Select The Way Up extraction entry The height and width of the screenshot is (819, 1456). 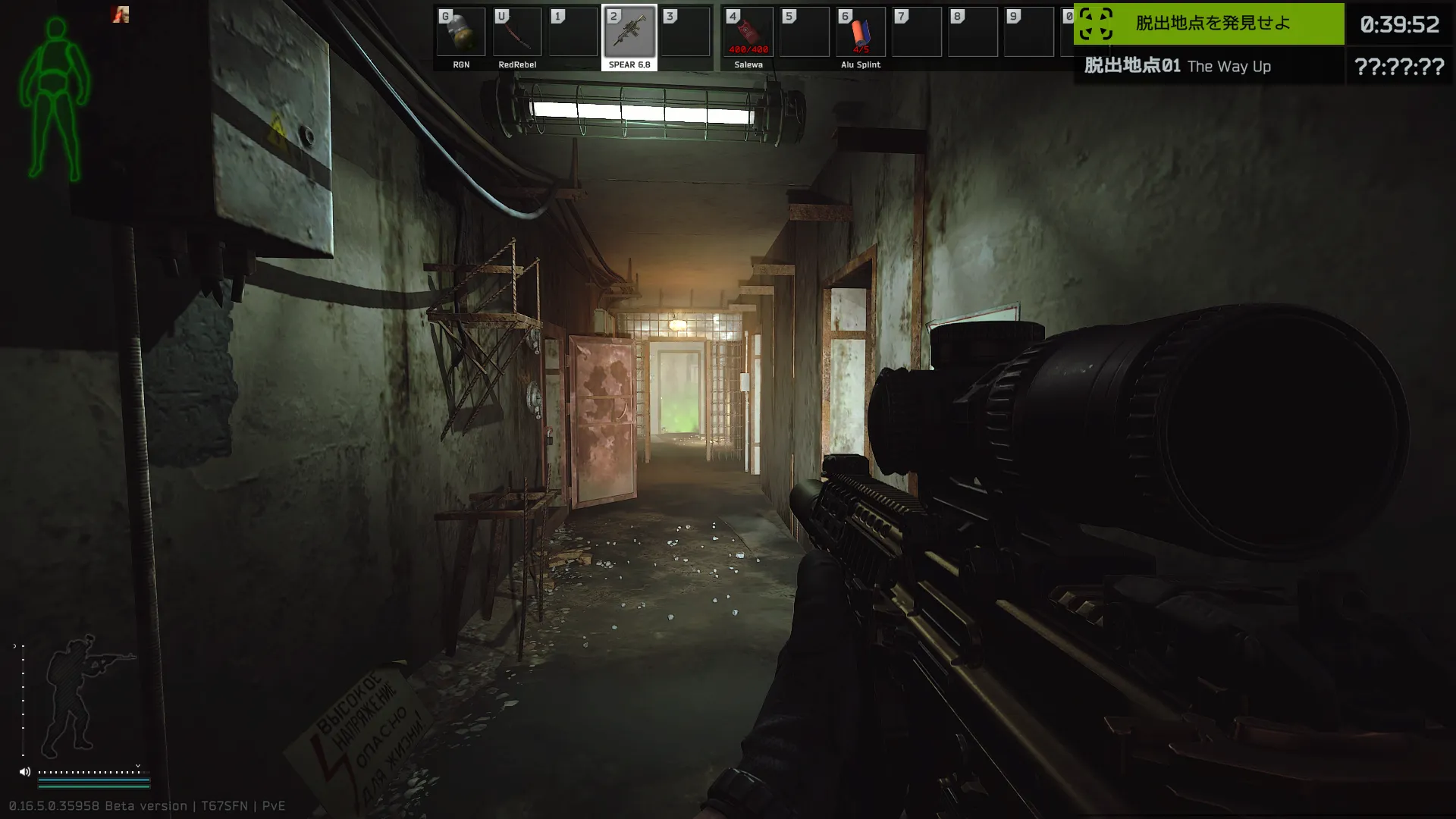[1209, 67]
